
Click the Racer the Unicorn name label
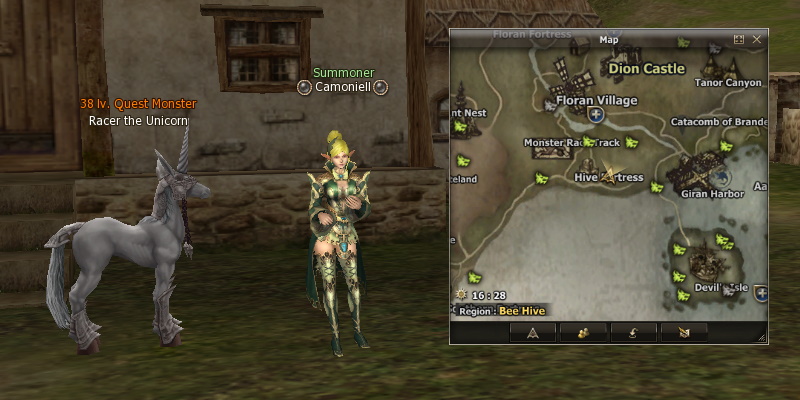pos(138,121)
